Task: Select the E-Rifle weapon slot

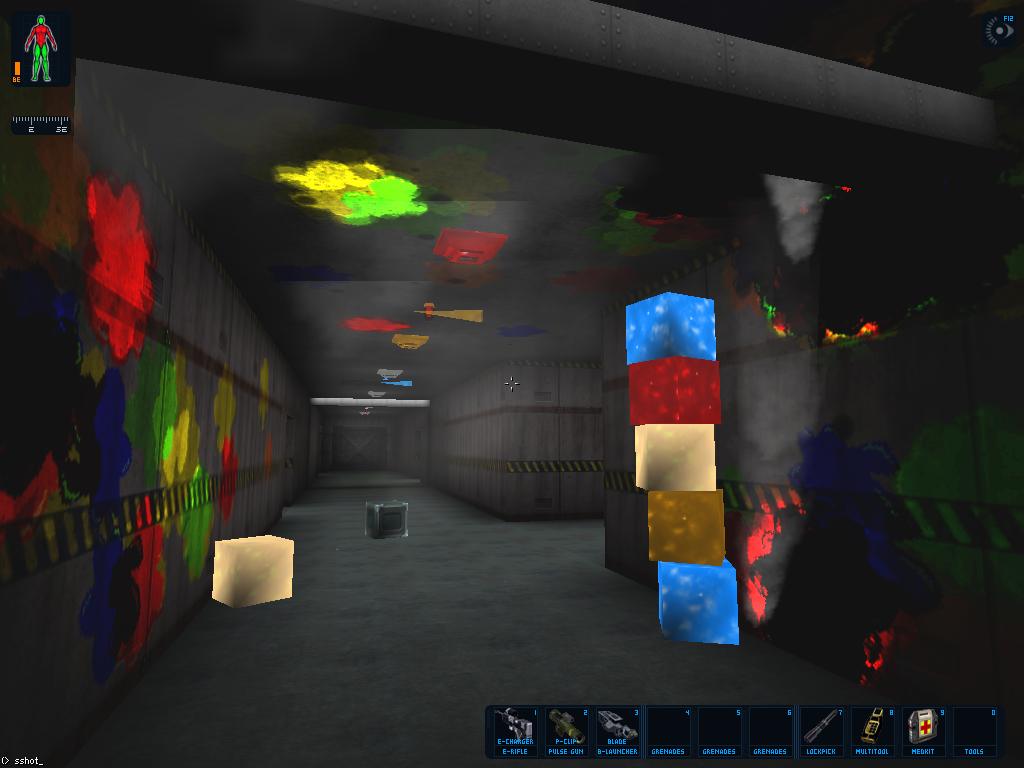Action: 515,731
